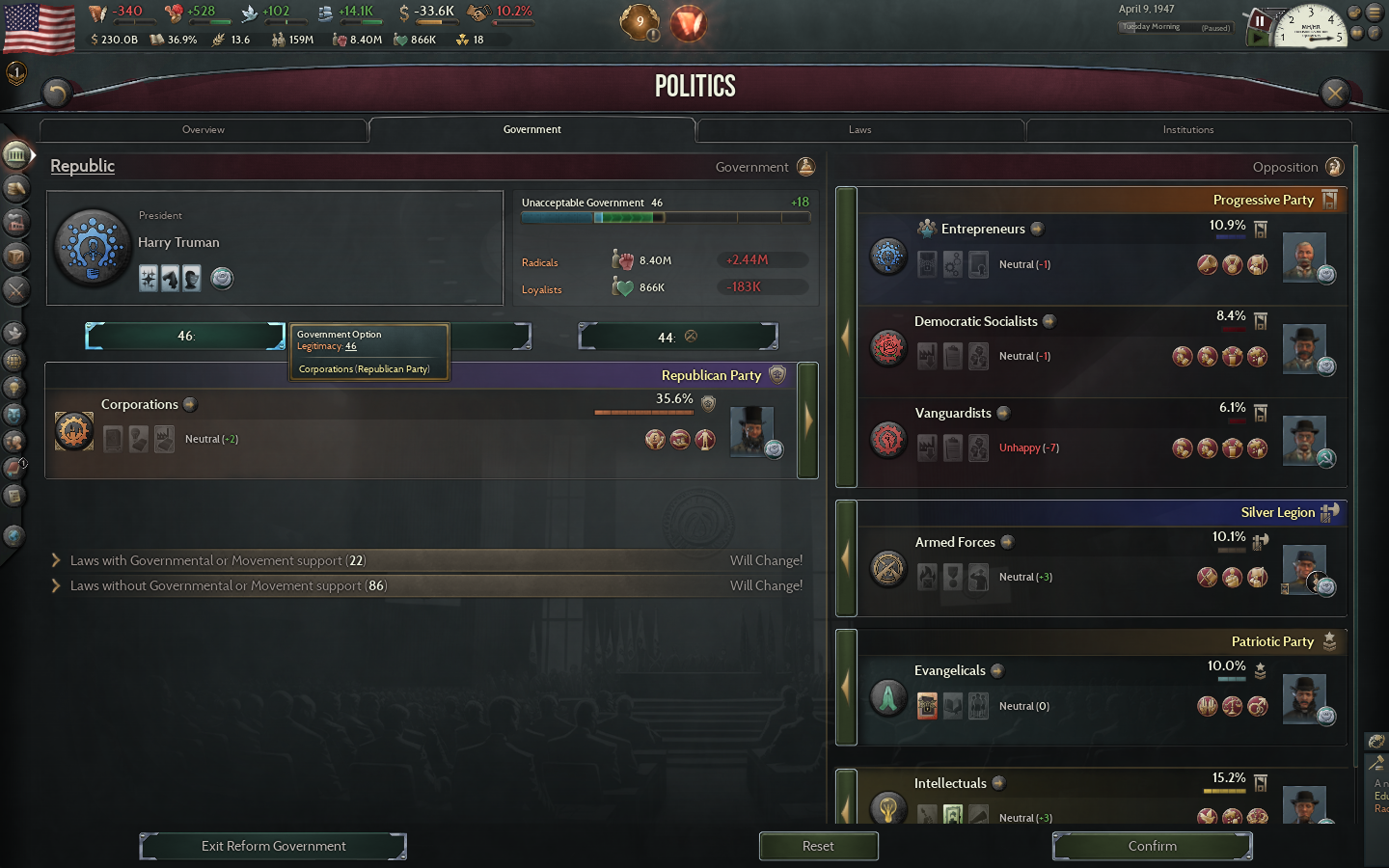Select the Evangelicals interest group icon

point(888,697)
